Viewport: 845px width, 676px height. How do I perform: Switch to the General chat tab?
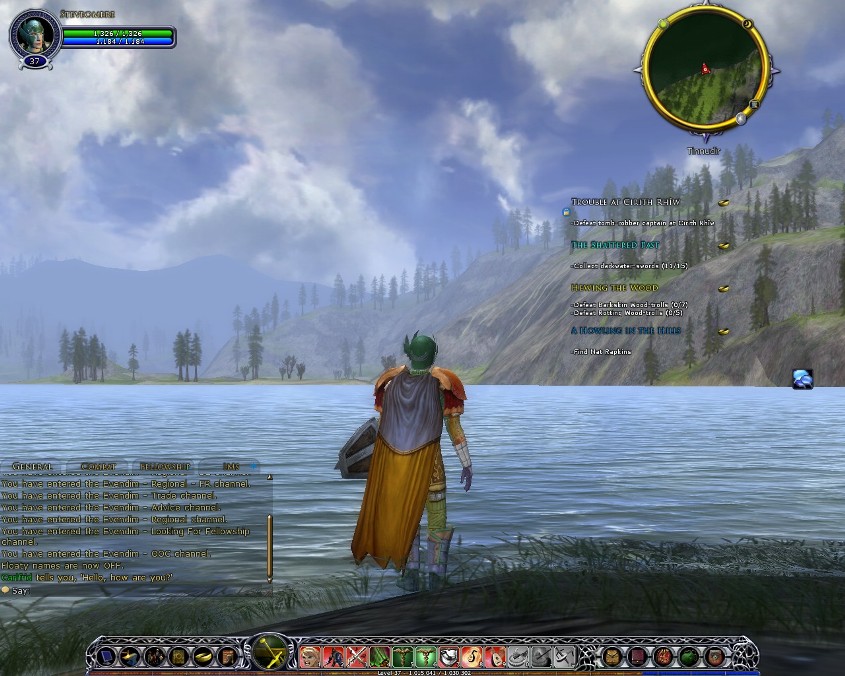(x=32, y=466)
